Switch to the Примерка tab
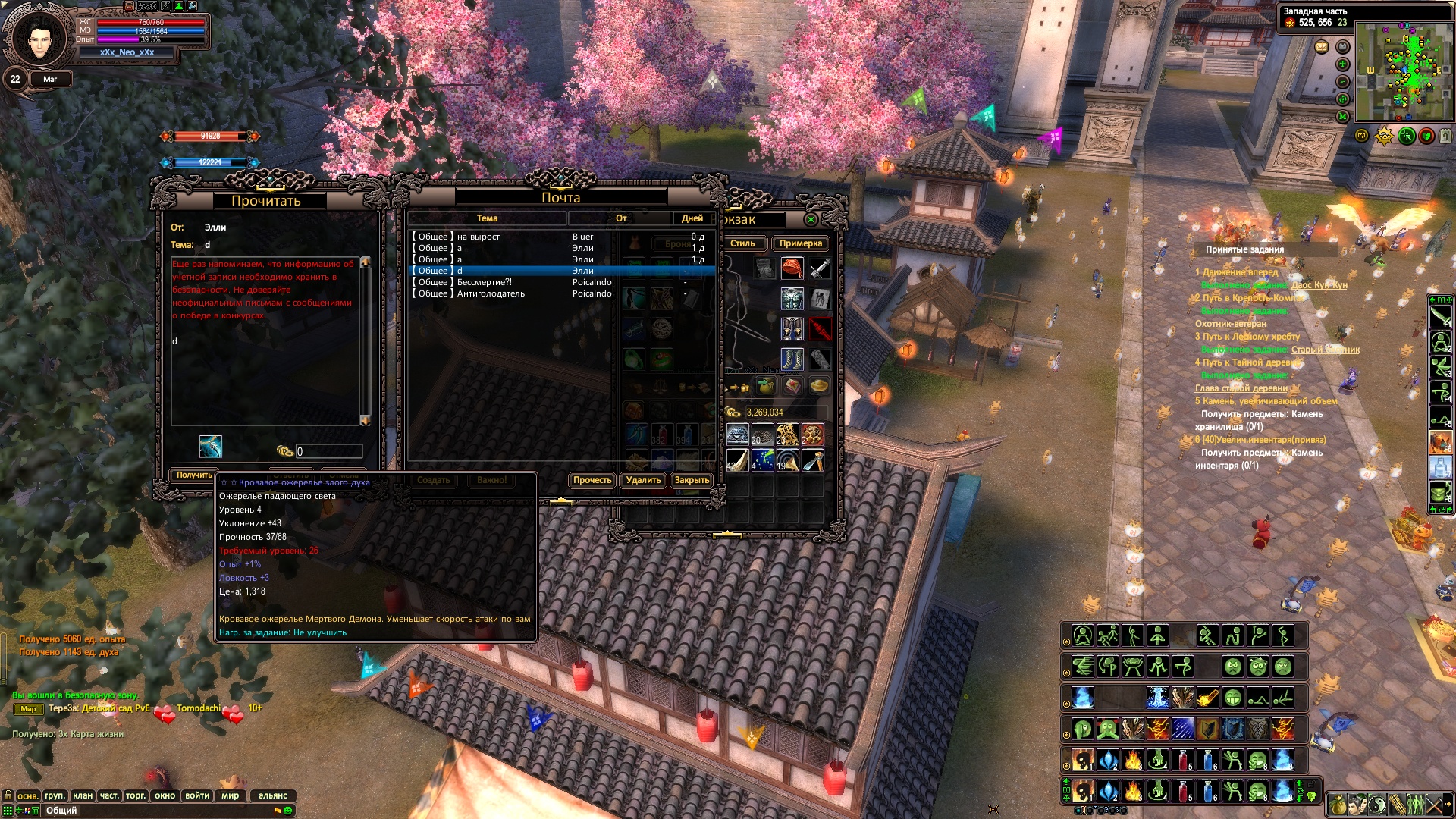The height and width of the screenshot is (819, 1456). pyautogui.click(x=800, y=243)
